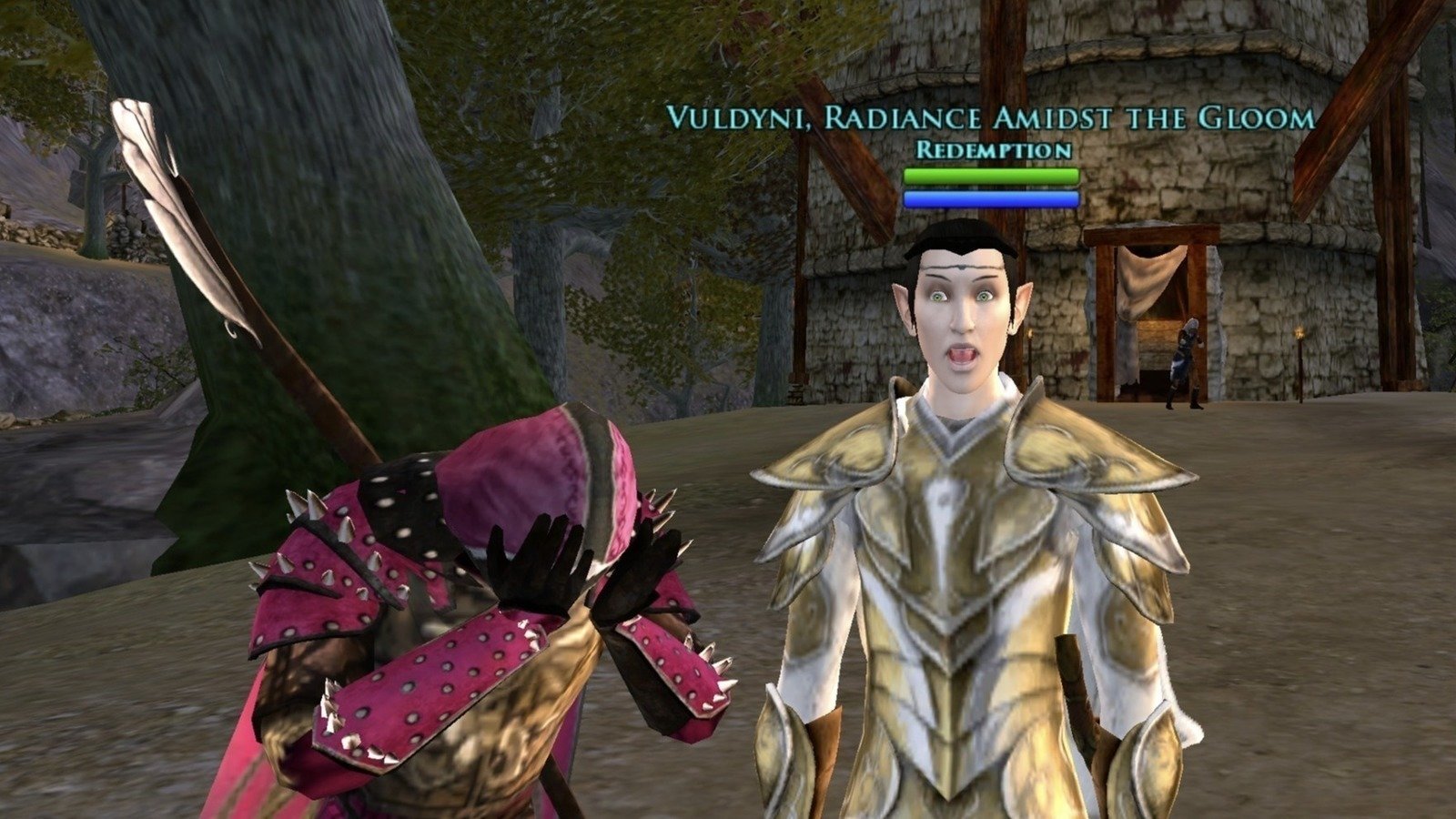Click the name Vuldyni, Radiance Amidst the Gloom
Viewport: 1456px width, 819px height.
[x=990, y=116]
